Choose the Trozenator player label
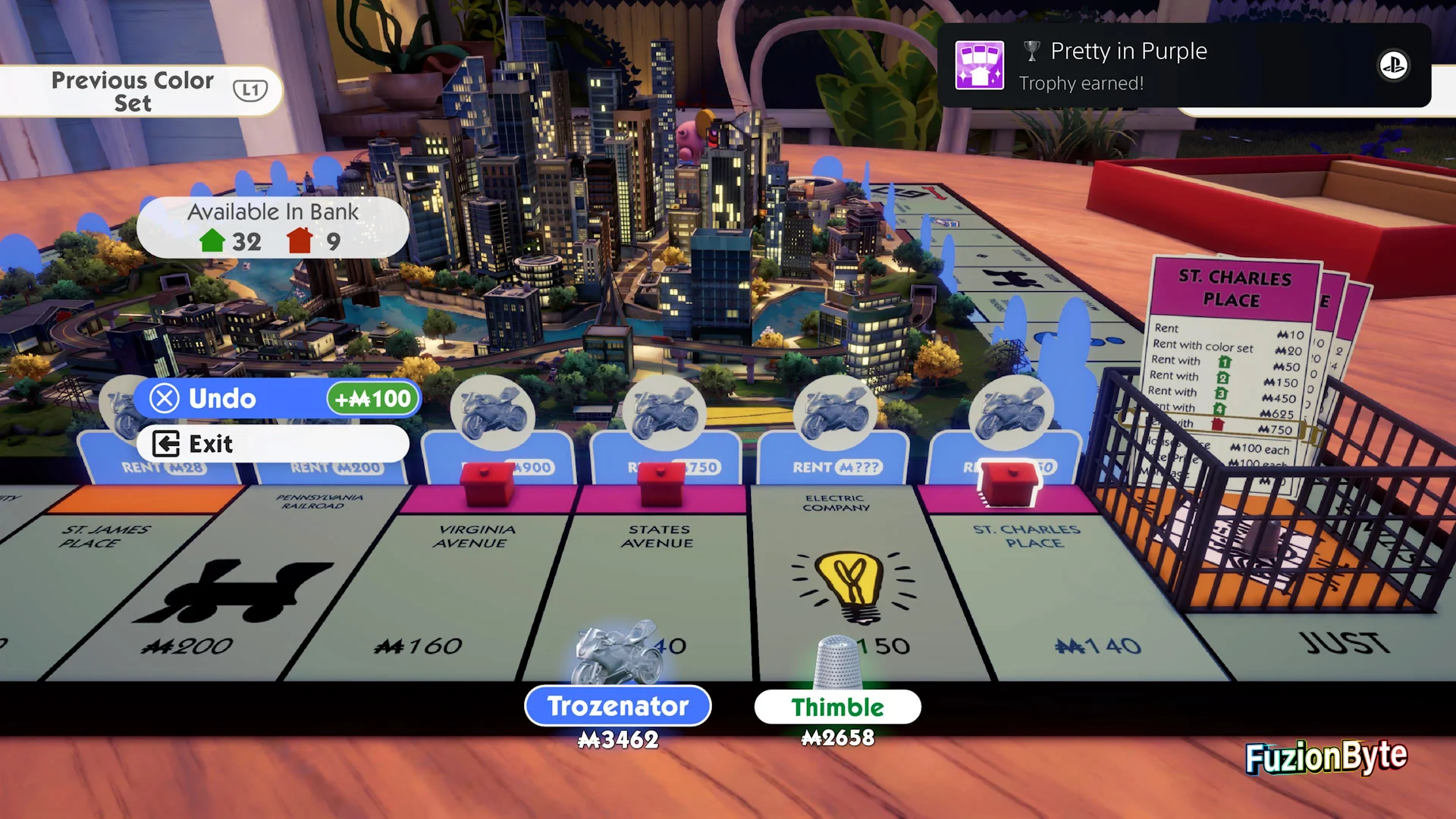The image size is (1456, 819). click(x=617, y=706)
